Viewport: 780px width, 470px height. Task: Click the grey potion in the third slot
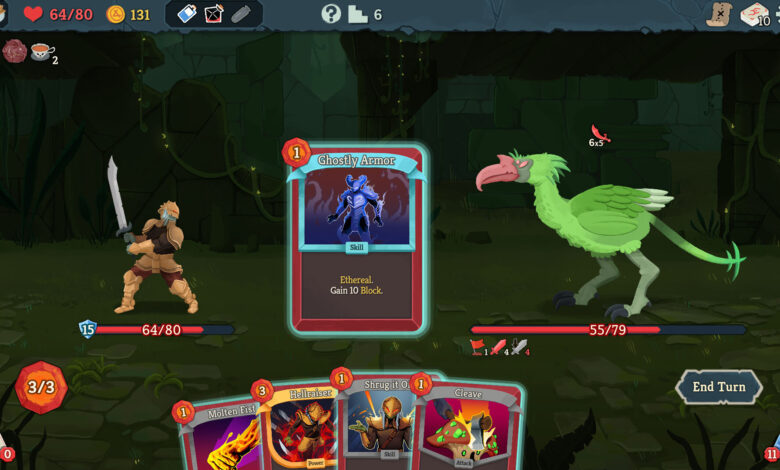[x=241, y=14]
